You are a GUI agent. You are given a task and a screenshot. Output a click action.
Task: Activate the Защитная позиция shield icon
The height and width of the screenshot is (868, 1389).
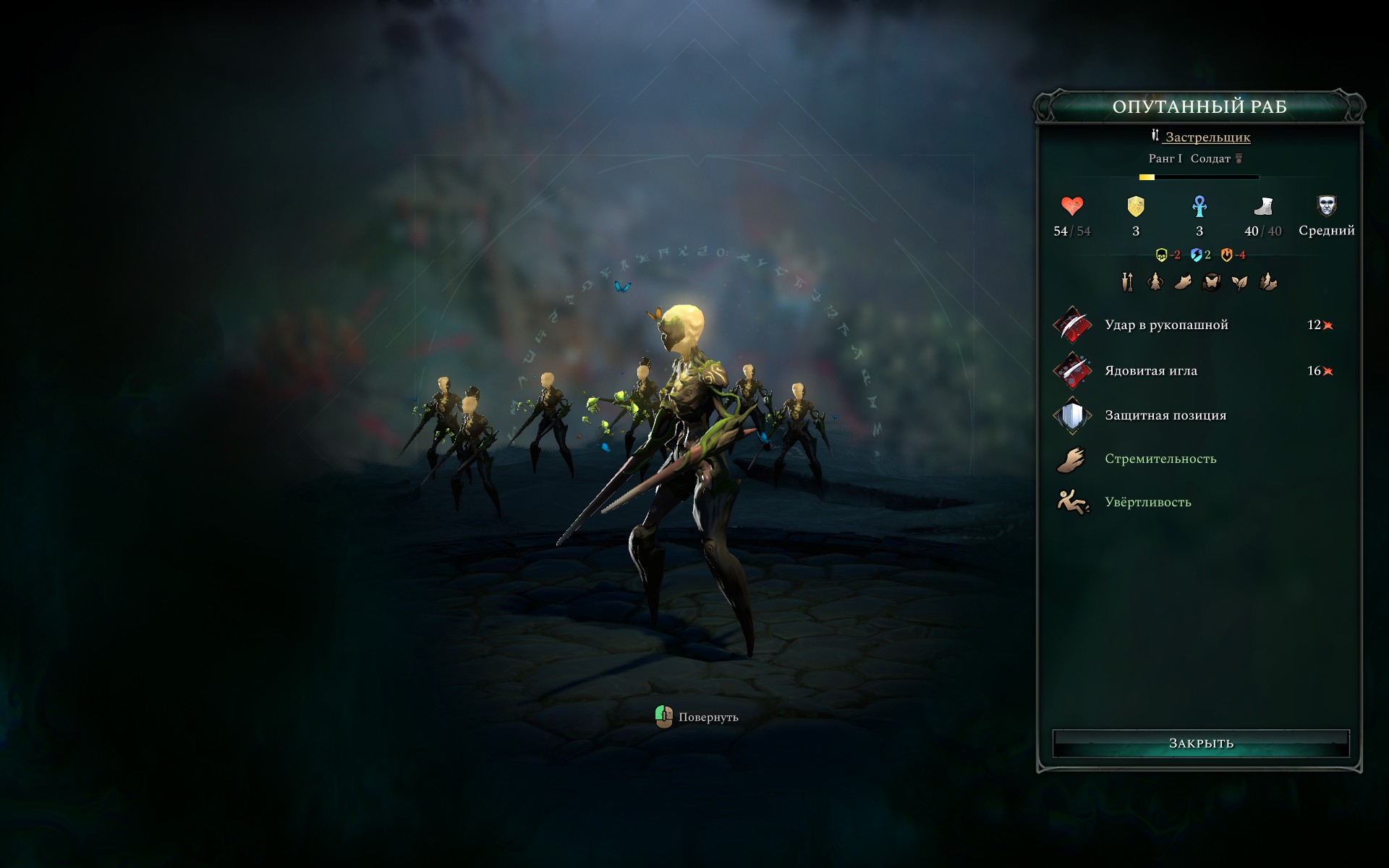[1071, 414]
